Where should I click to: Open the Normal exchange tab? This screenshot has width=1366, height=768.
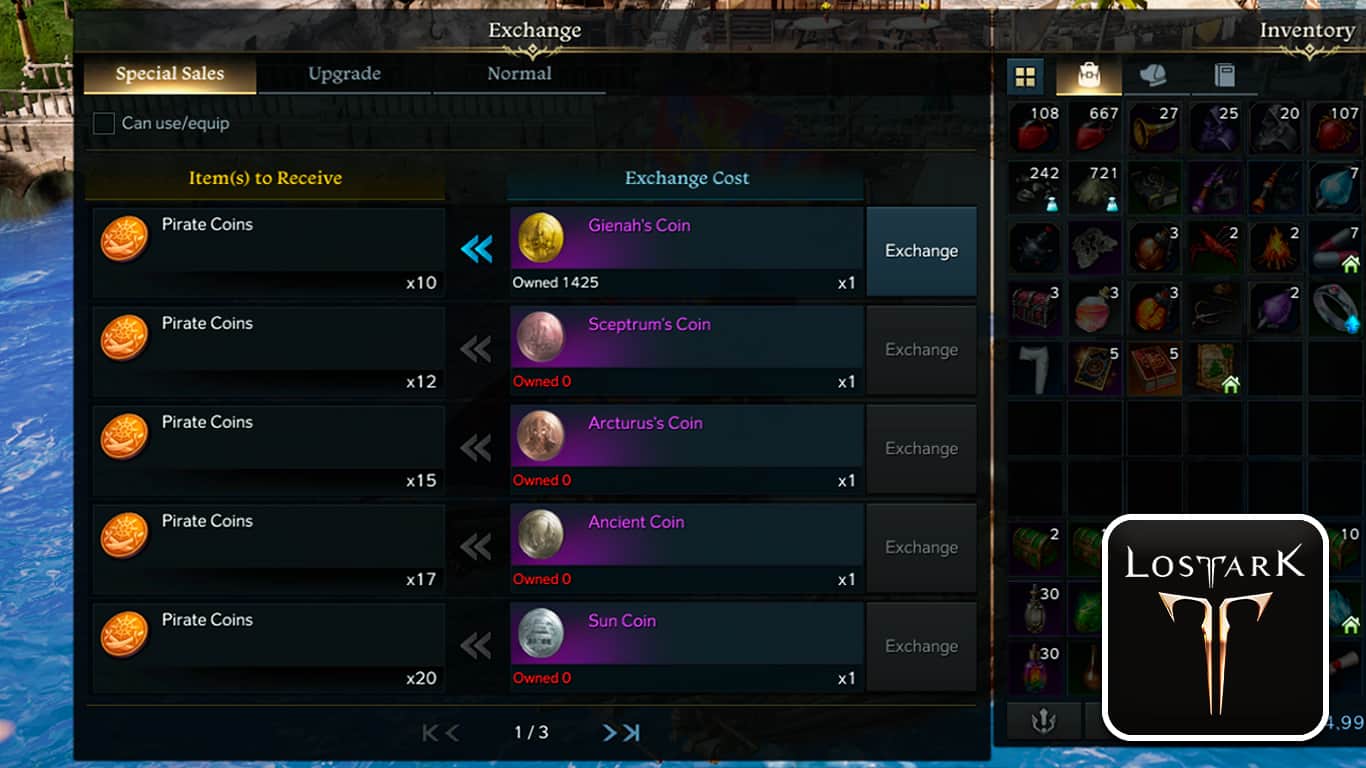click(519, 74)
